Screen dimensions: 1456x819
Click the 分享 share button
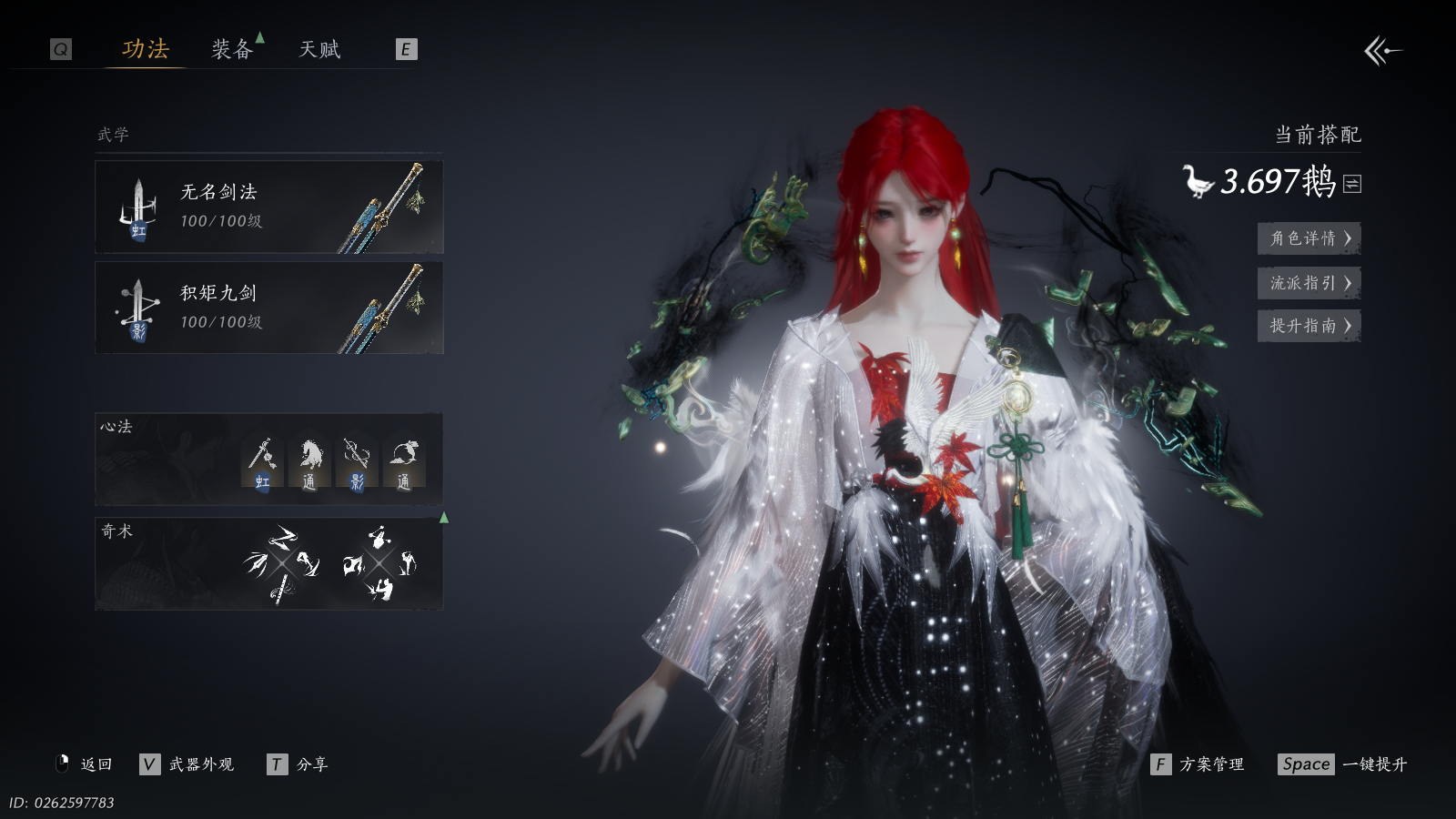(298, 764)
